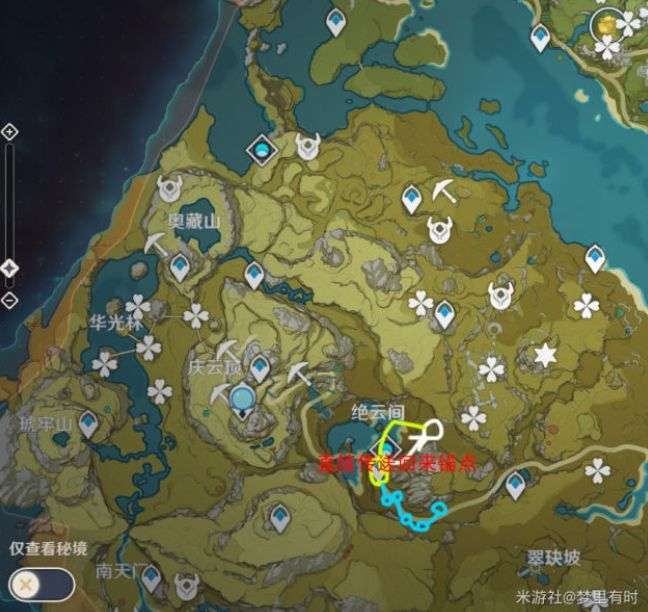Click the map zoom slider handle
648x612 pixels.
10,268
